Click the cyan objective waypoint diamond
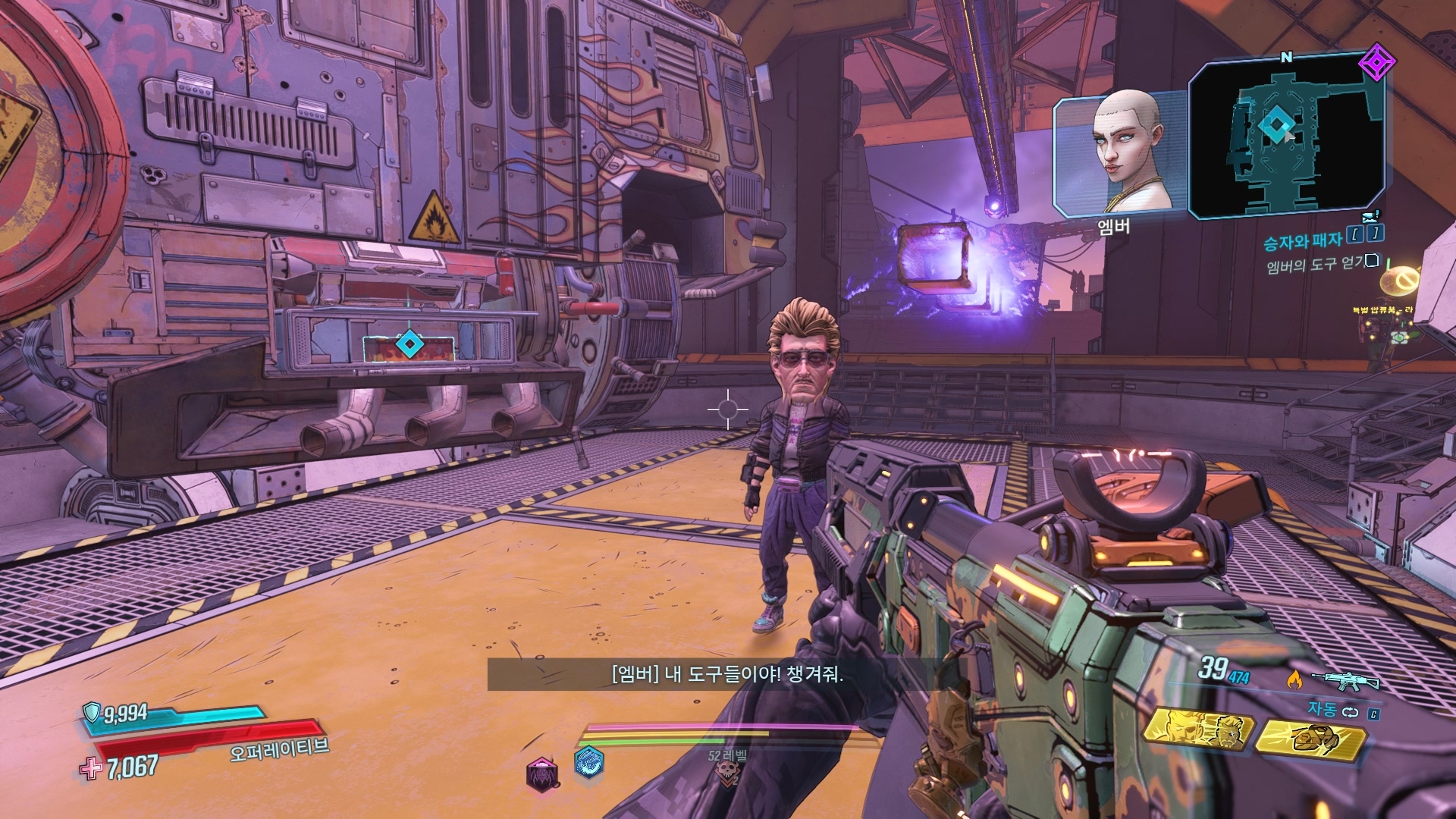 (409, 345)
